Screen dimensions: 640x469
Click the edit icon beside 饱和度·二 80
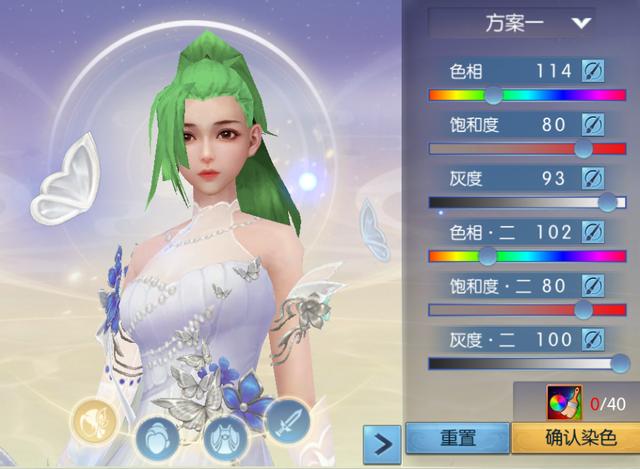click(x=593, y=286)
